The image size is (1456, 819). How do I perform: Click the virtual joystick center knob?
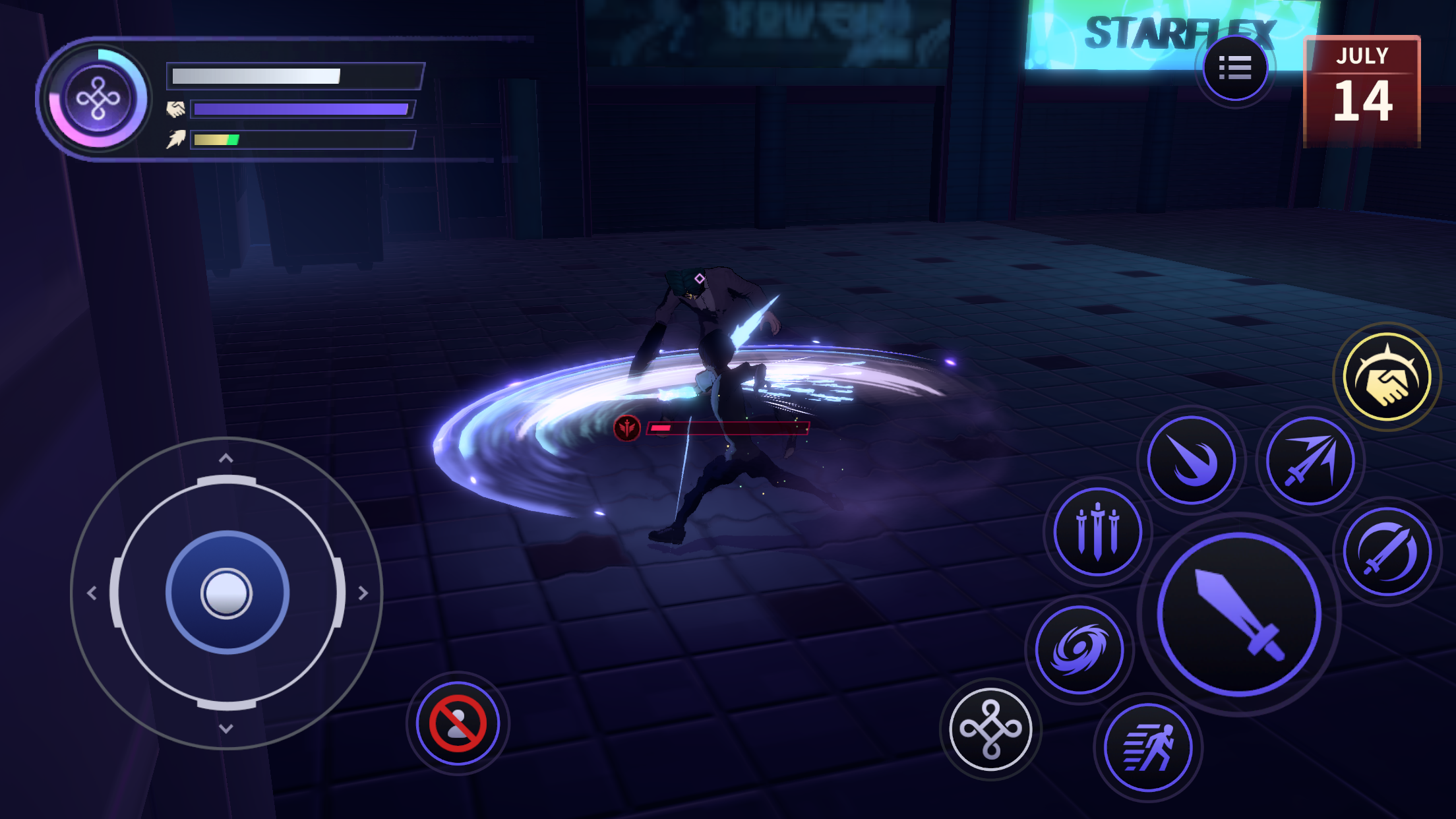(226, 593)
